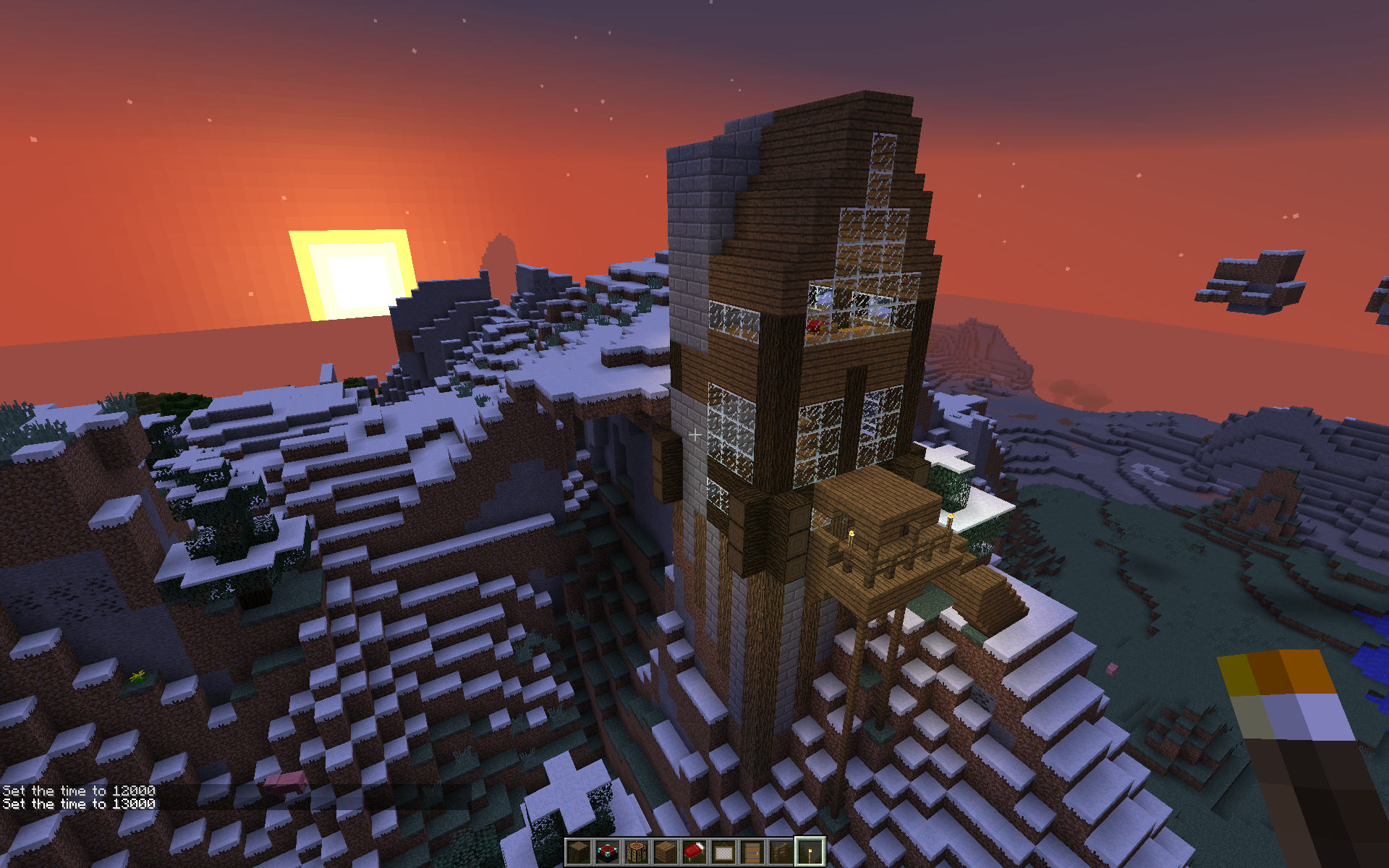
Task: Pick the wooden fence hotbar slot
Action: (x=781, y=853)
